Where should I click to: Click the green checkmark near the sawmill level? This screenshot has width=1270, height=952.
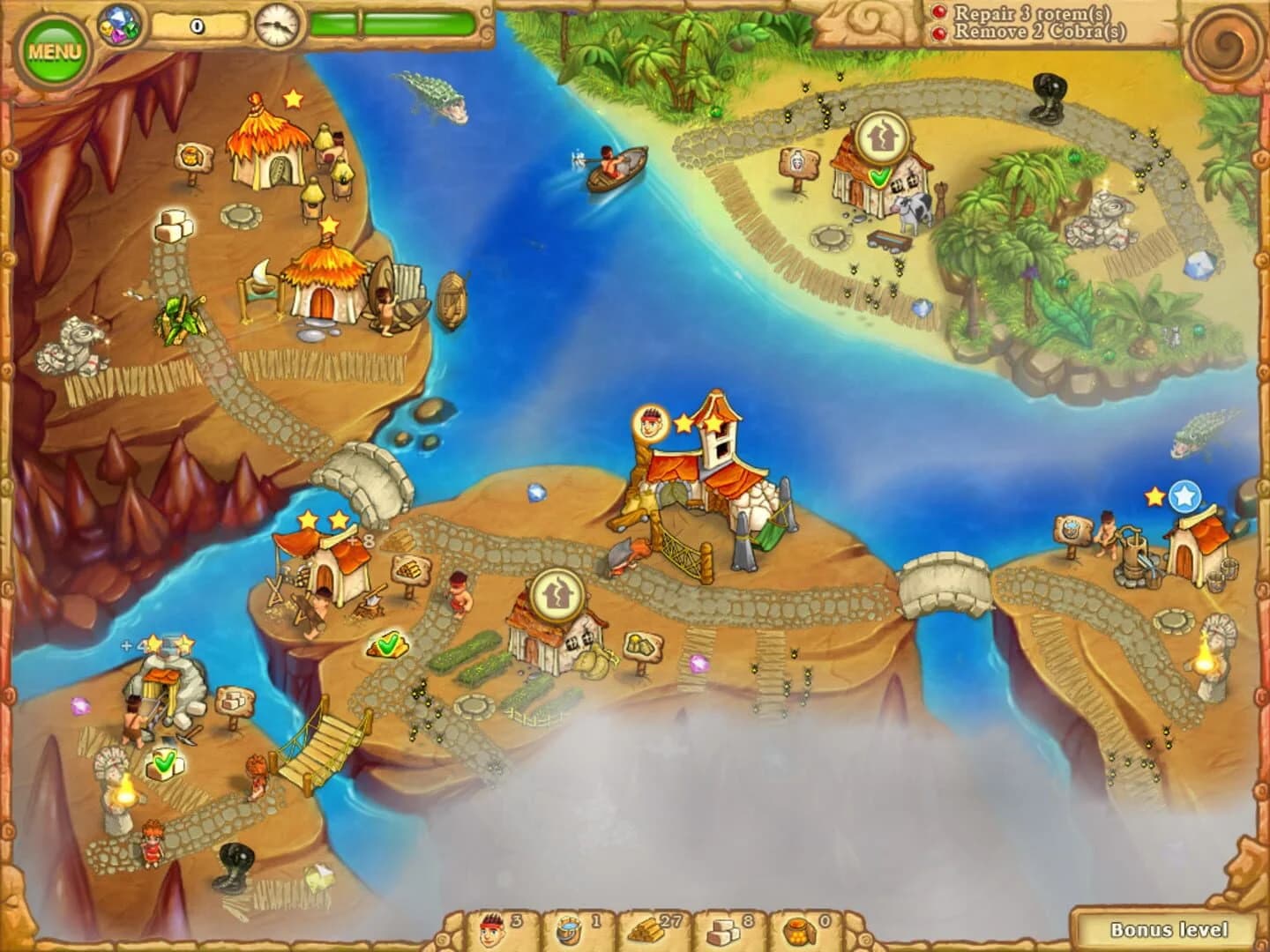click(385, 644)
